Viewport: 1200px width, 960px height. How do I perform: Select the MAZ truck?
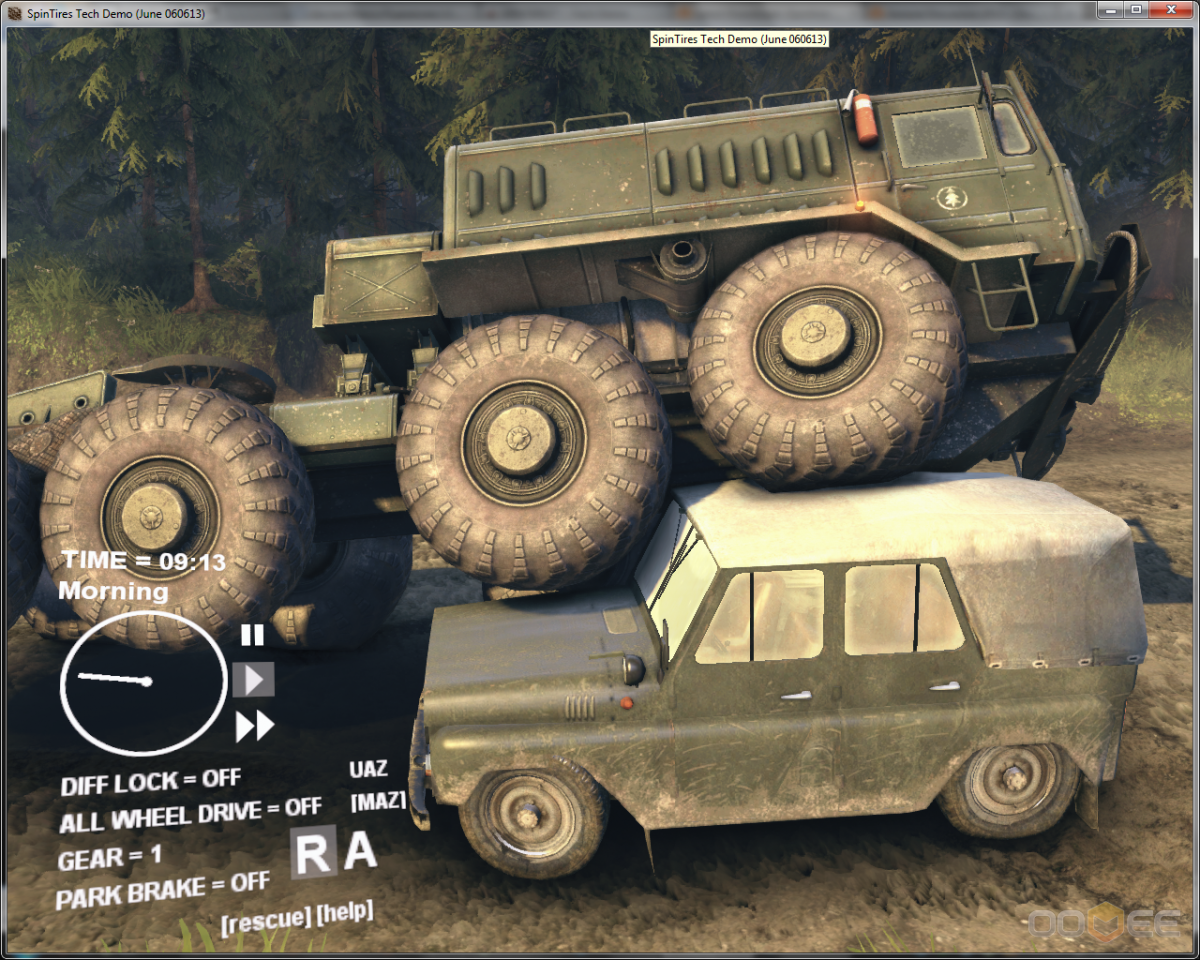pyautogui.click(x=378, y=801)
